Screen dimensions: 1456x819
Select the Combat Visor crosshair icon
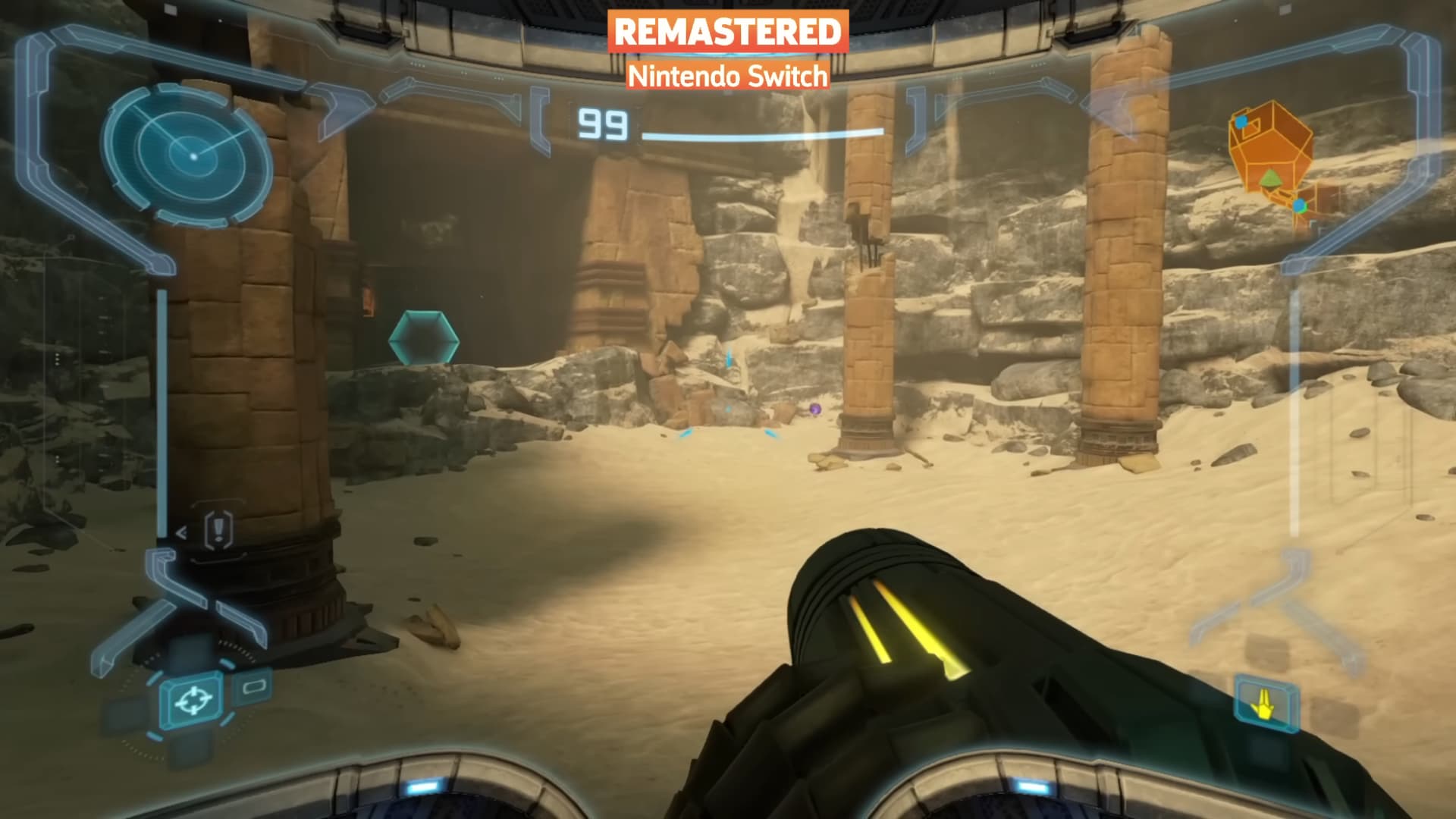pos(193,700)
